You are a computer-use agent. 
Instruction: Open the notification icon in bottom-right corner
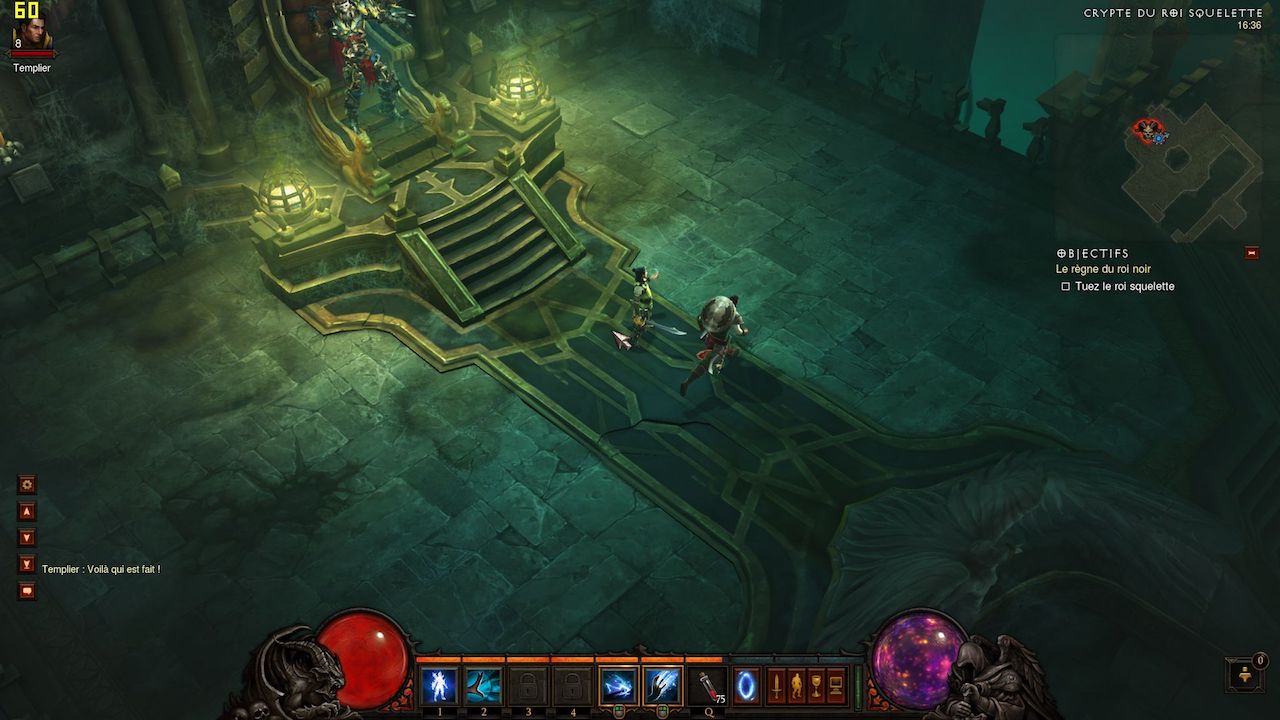1243,675
